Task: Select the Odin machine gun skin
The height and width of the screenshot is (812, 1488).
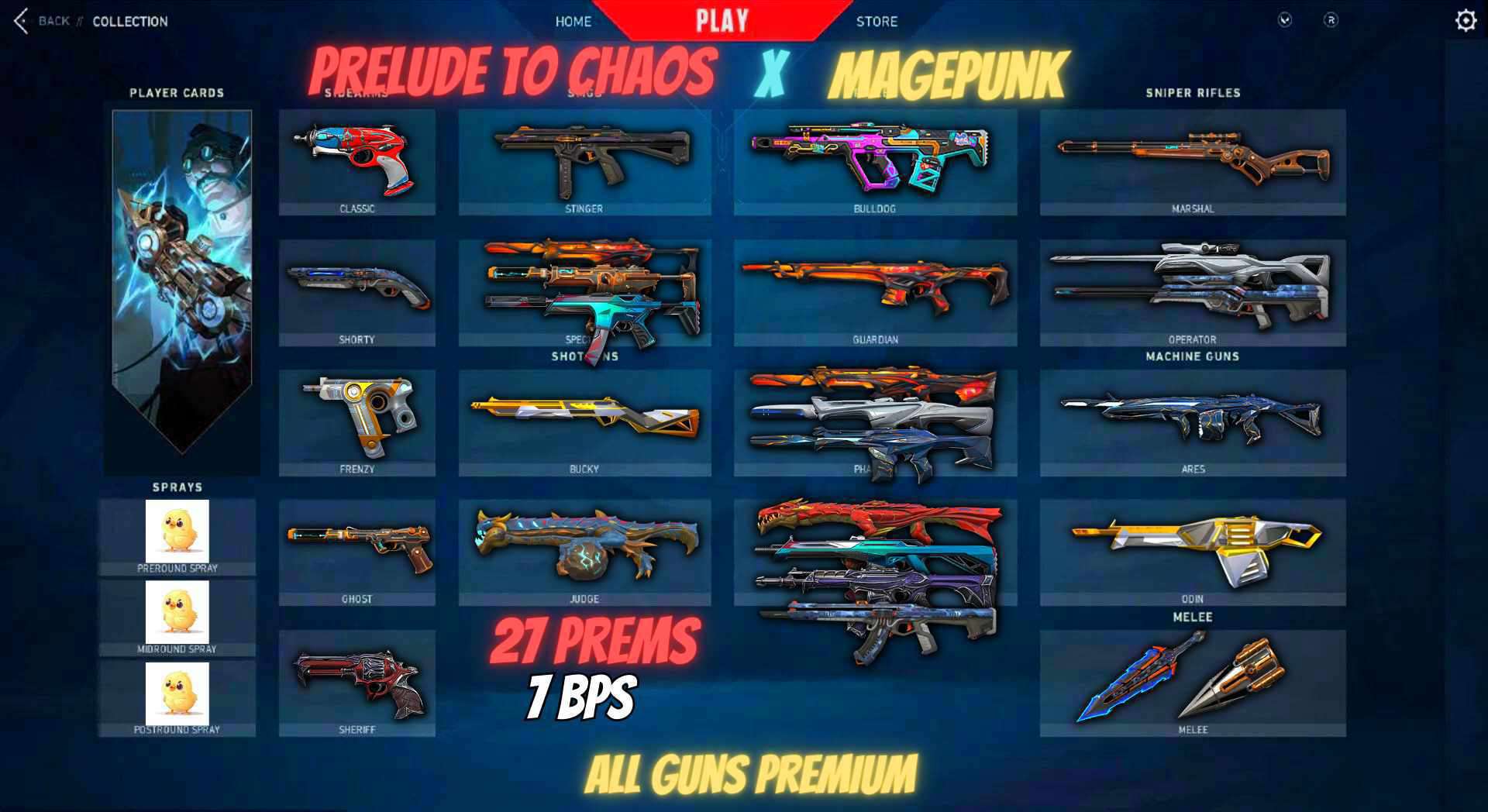Action: coord(1191,550)
